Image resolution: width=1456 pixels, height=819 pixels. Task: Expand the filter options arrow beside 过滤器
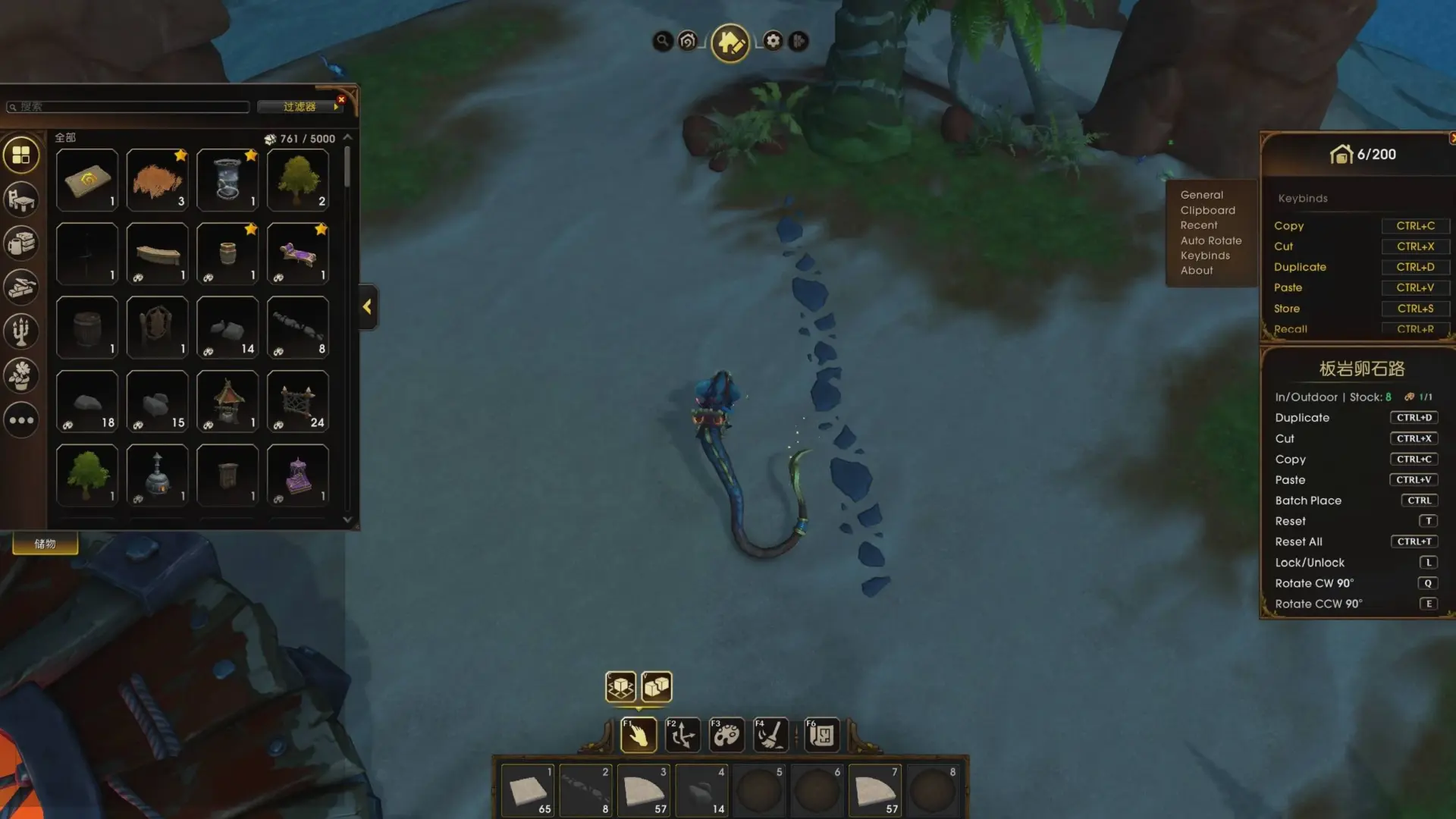tap(336, 106)
